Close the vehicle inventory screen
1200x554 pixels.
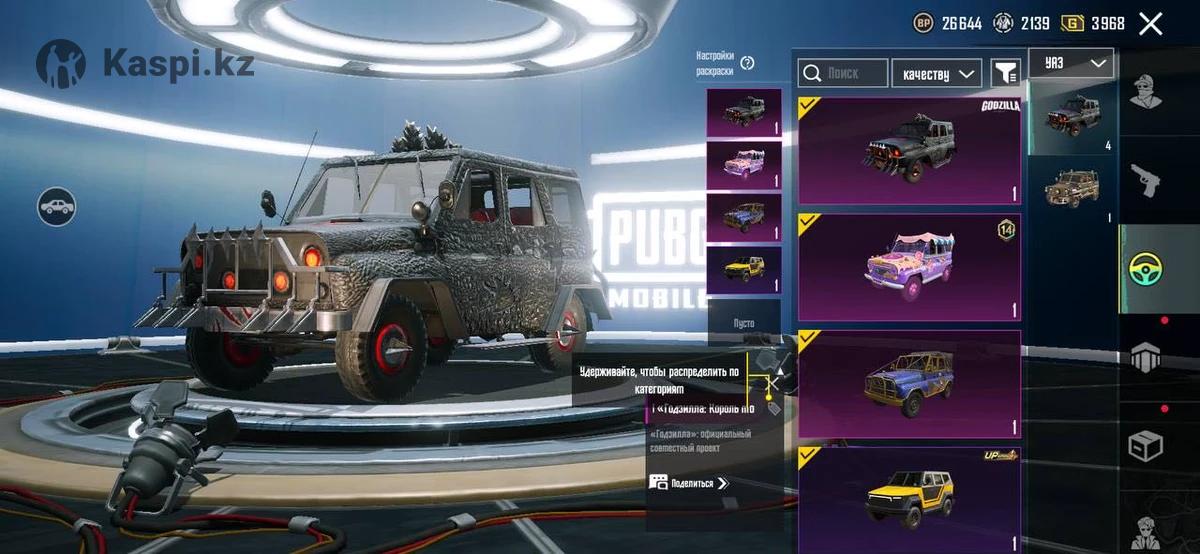point(1151,24)
